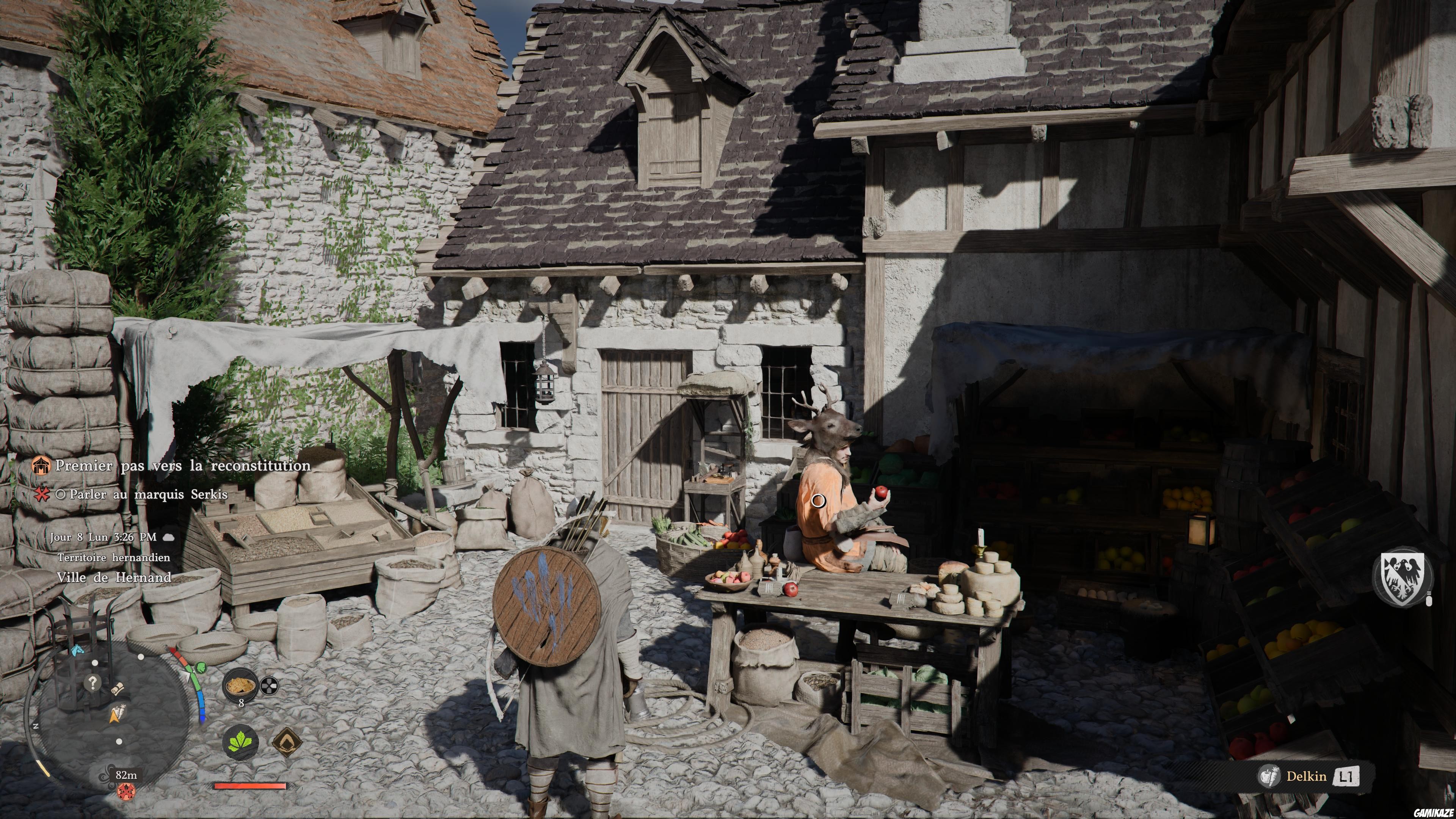Viewport: 1456px width, 819px height.
Task: Select the food bowl quick item slot
Action: coord(240,686)
